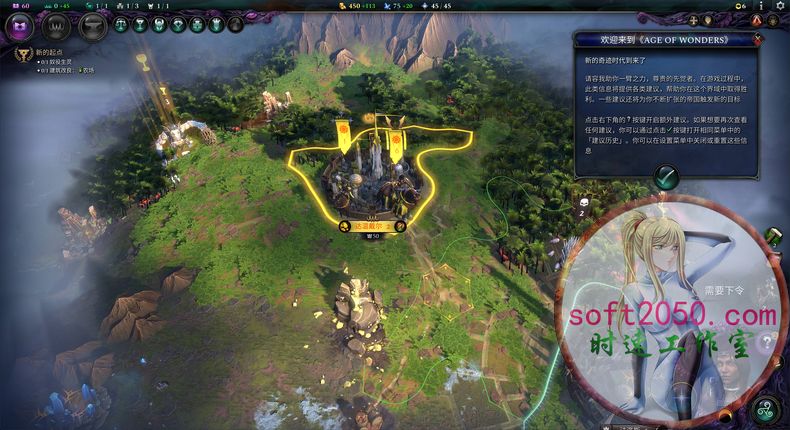The height and width of the screenshot is (430, 790).
Task: Click the green hammer production notification
Action: point(773,236)
